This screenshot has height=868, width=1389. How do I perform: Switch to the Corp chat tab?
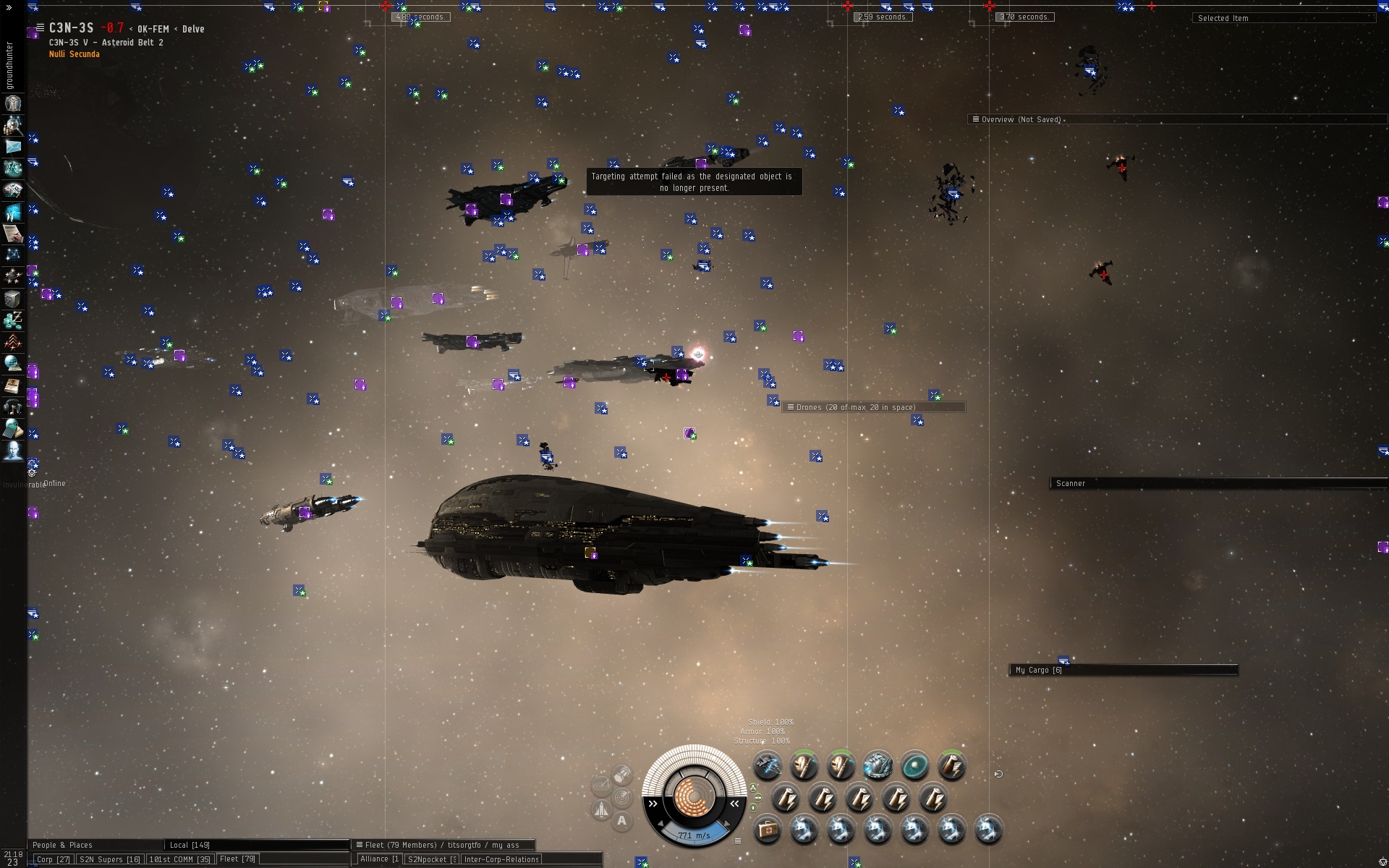coord(53,859)
